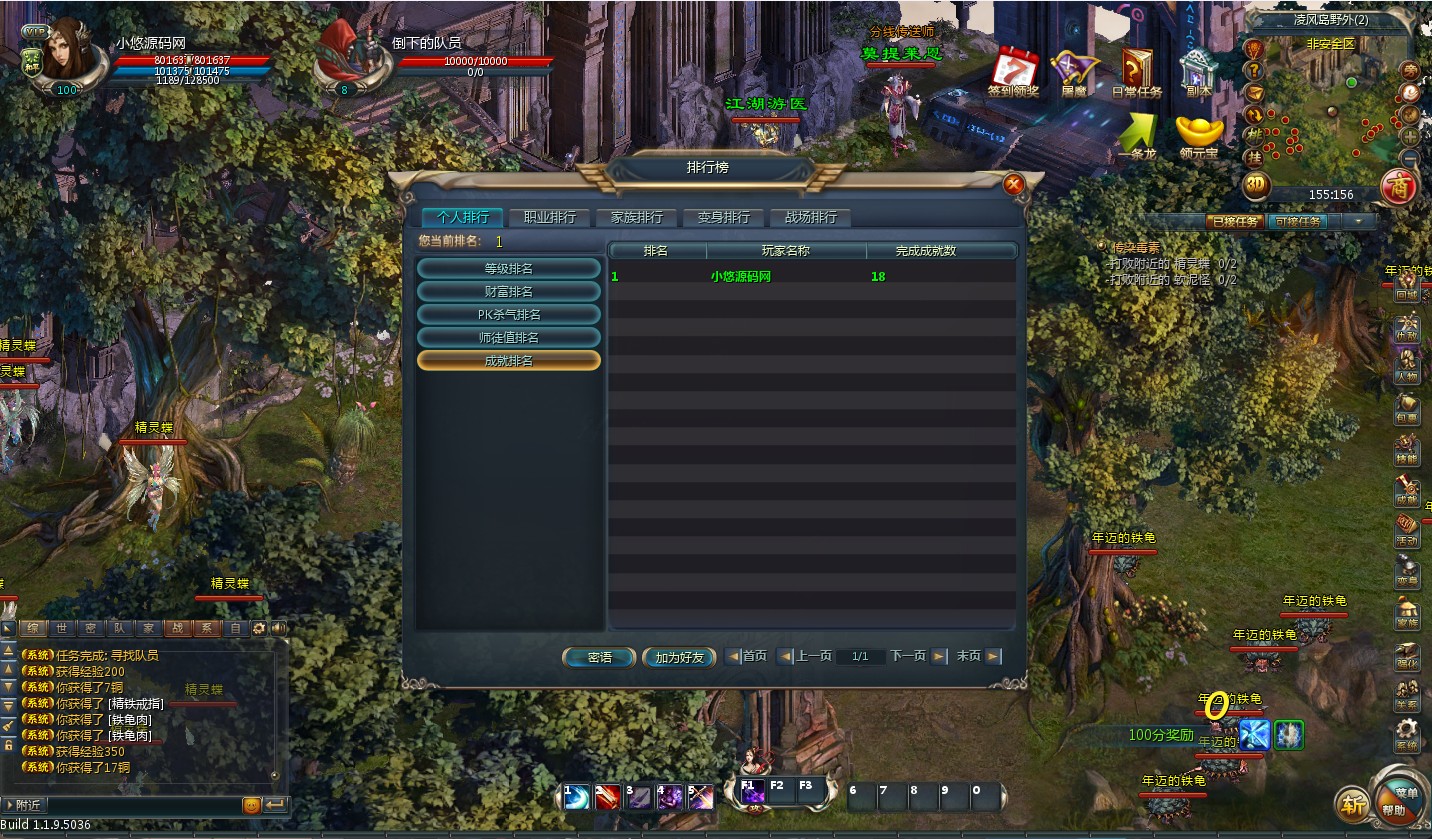Open the 家族排行 tab

point(636,217)
